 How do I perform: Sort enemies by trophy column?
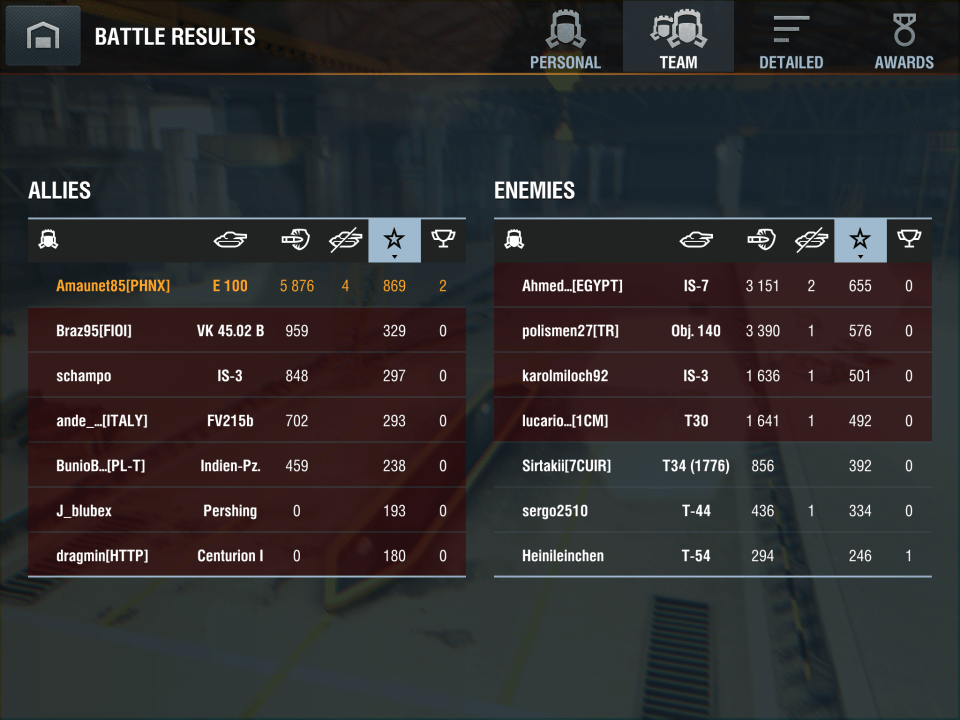pos(908,240)
